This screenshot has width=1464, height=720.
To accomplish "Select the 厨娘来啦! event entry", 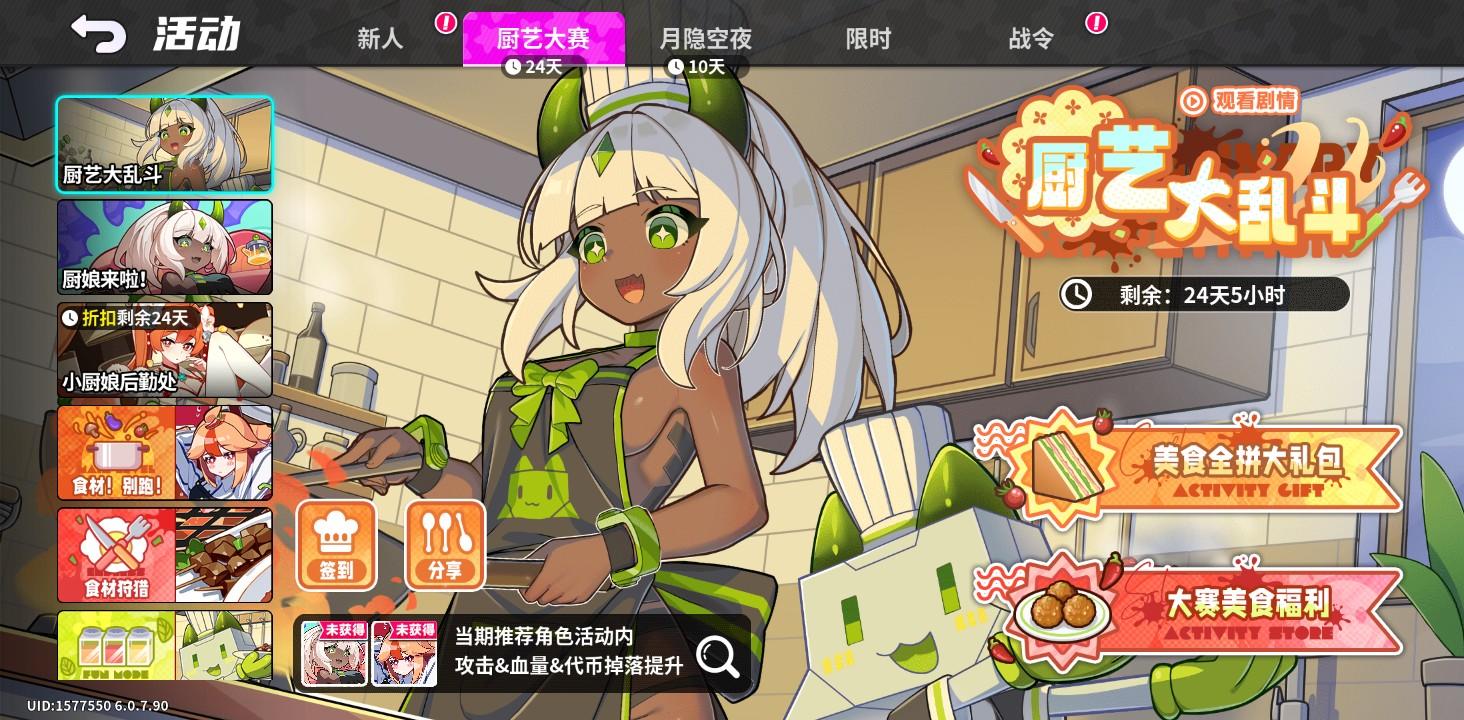I will coord(164,248).
